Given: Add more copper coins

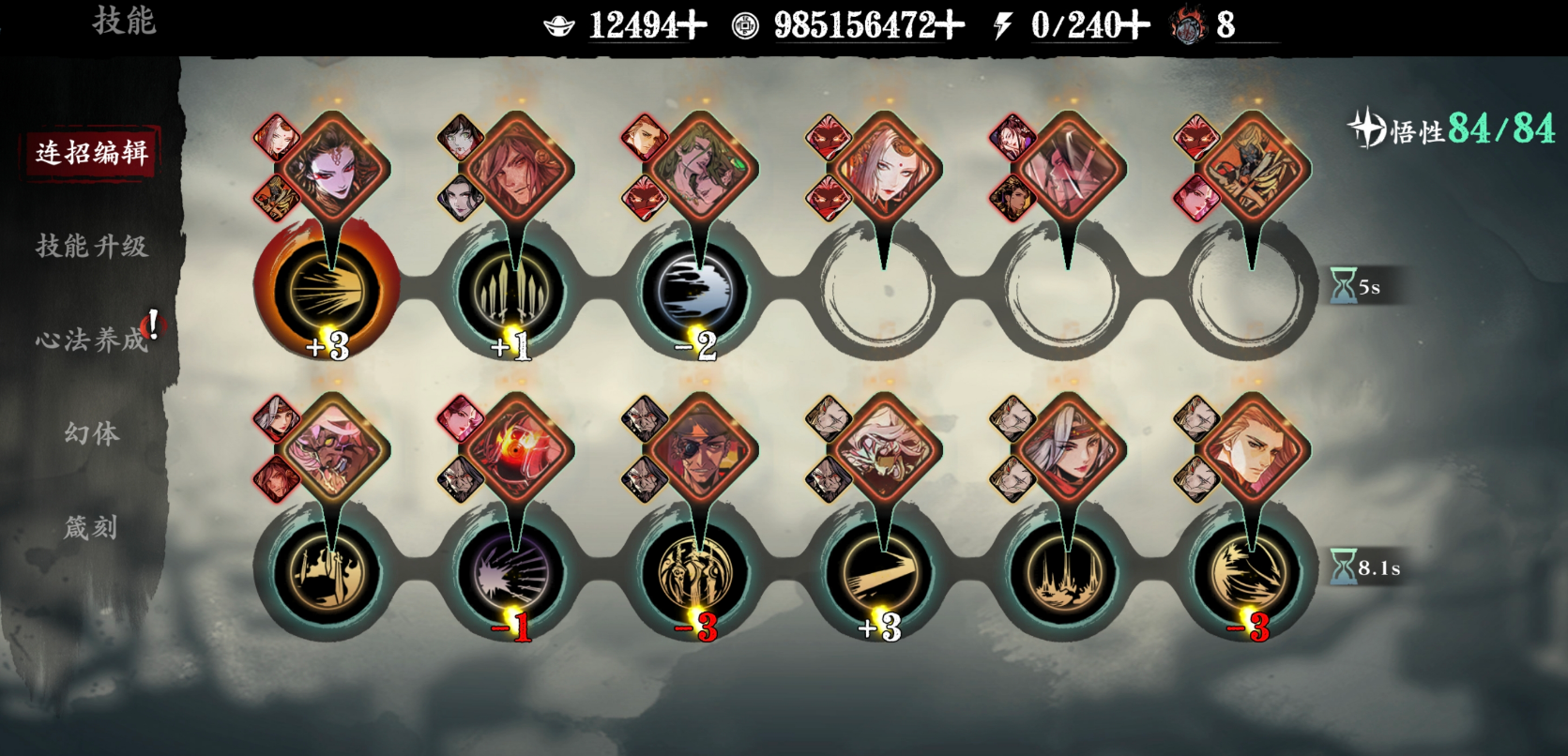Looking at the screenshot, I should [951, 25].
